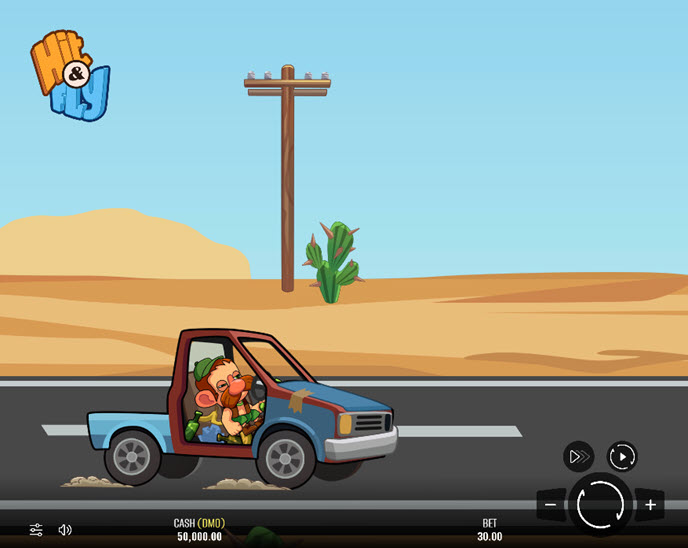Open the settings sliders menu

point(36,529)
